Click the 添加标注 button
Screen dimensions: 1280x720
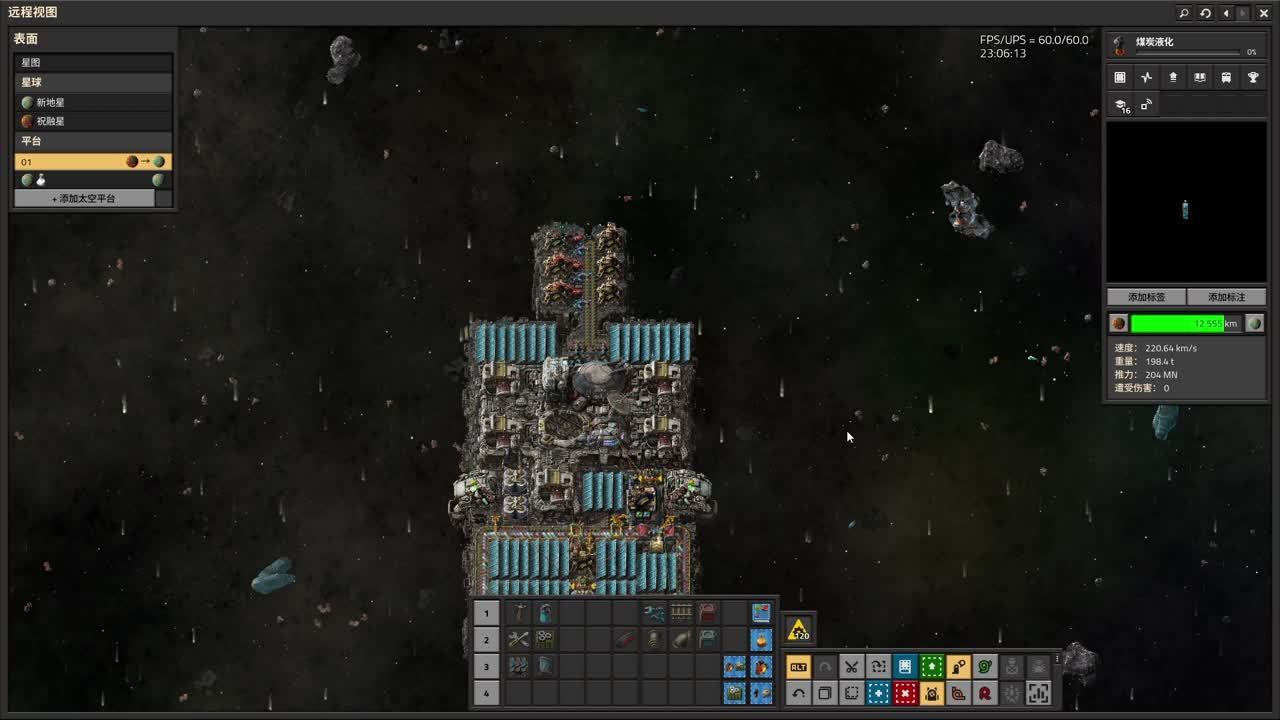(1226, 297)
